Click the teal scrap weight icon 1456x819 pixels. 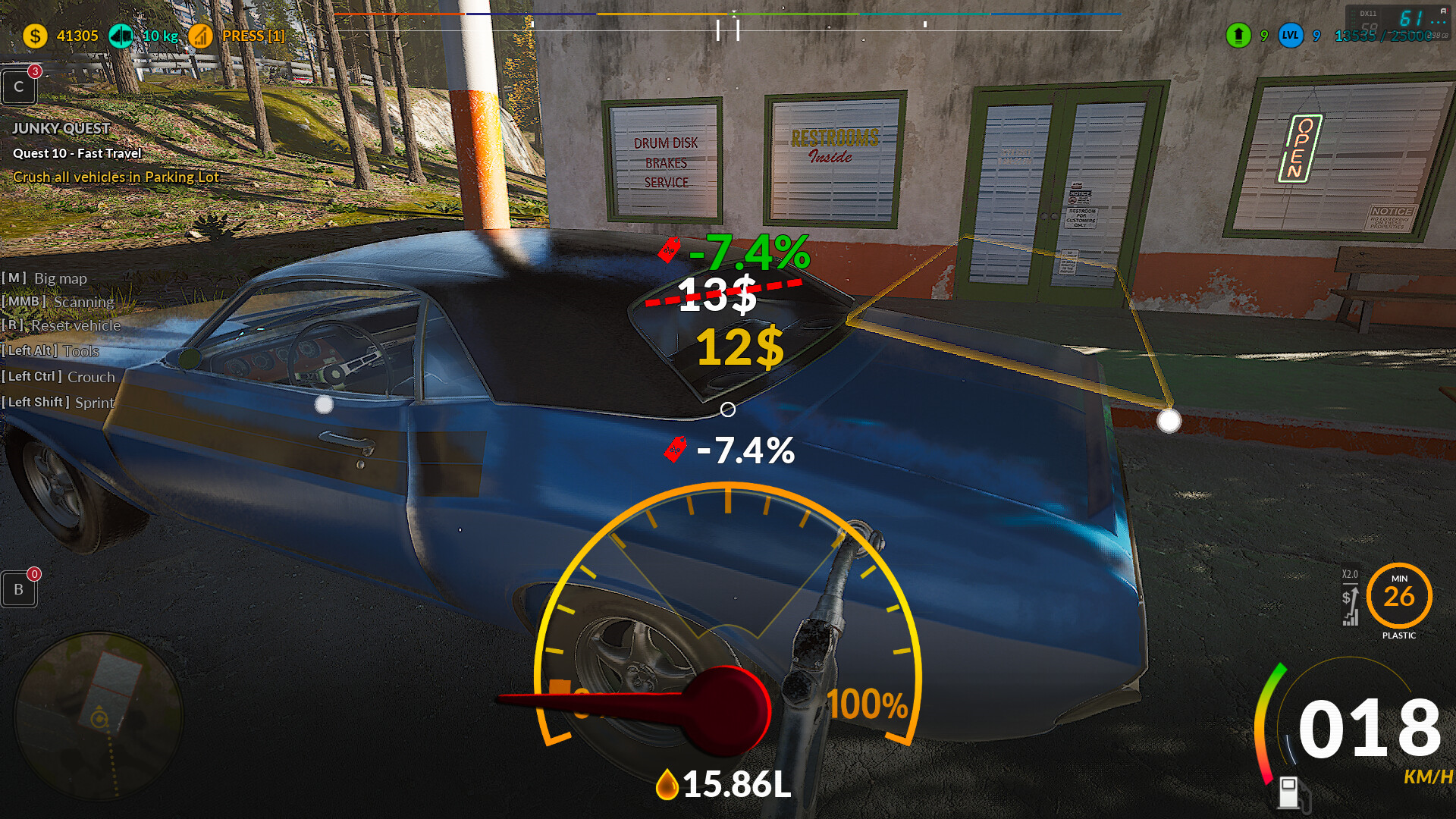(121, 36)
